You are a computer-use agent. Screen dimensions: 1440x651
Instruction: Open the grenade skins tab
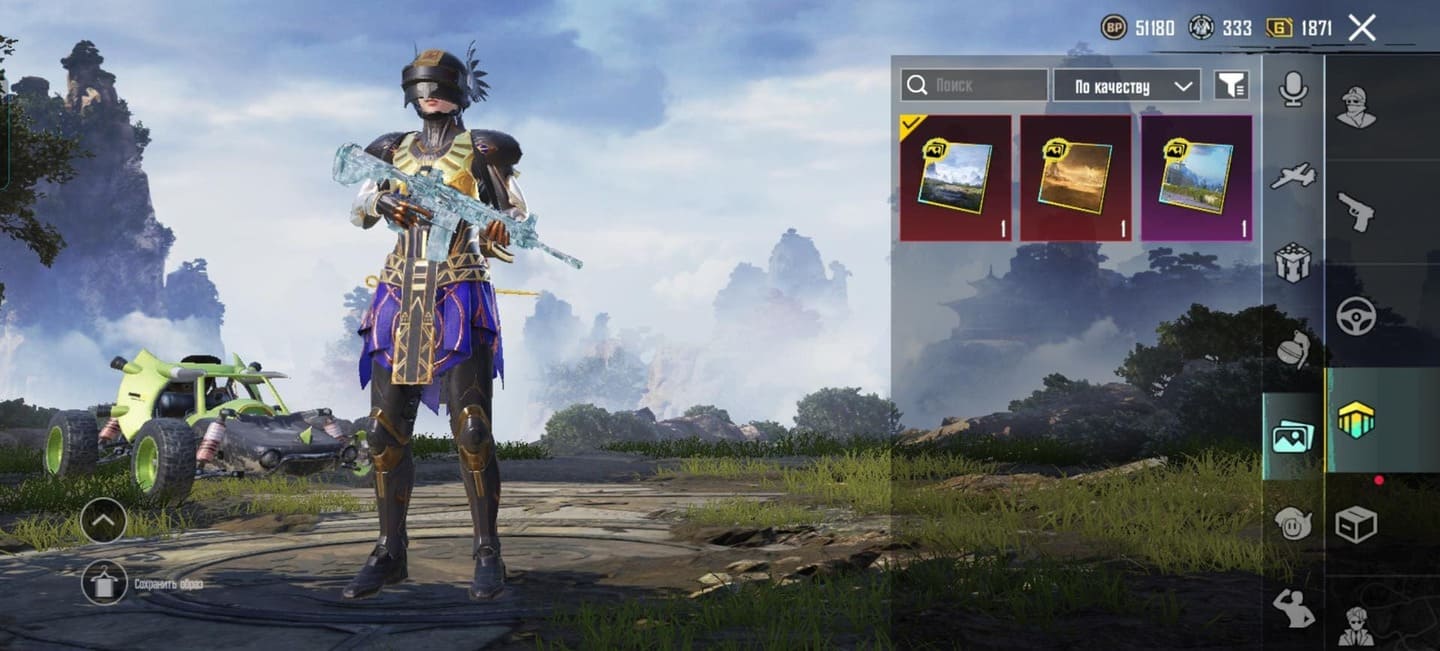point(1293,349)
